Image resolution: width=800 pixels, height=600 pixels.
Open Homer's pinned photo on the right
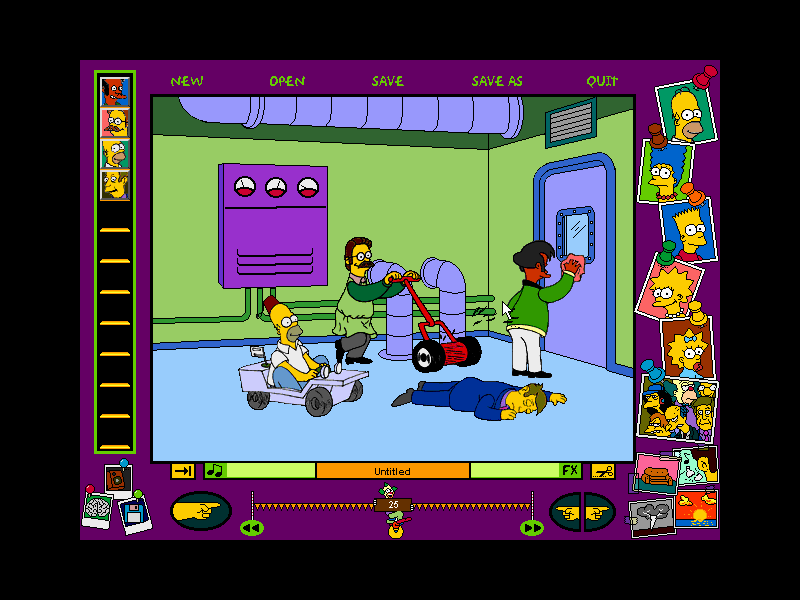click(686, 111)
